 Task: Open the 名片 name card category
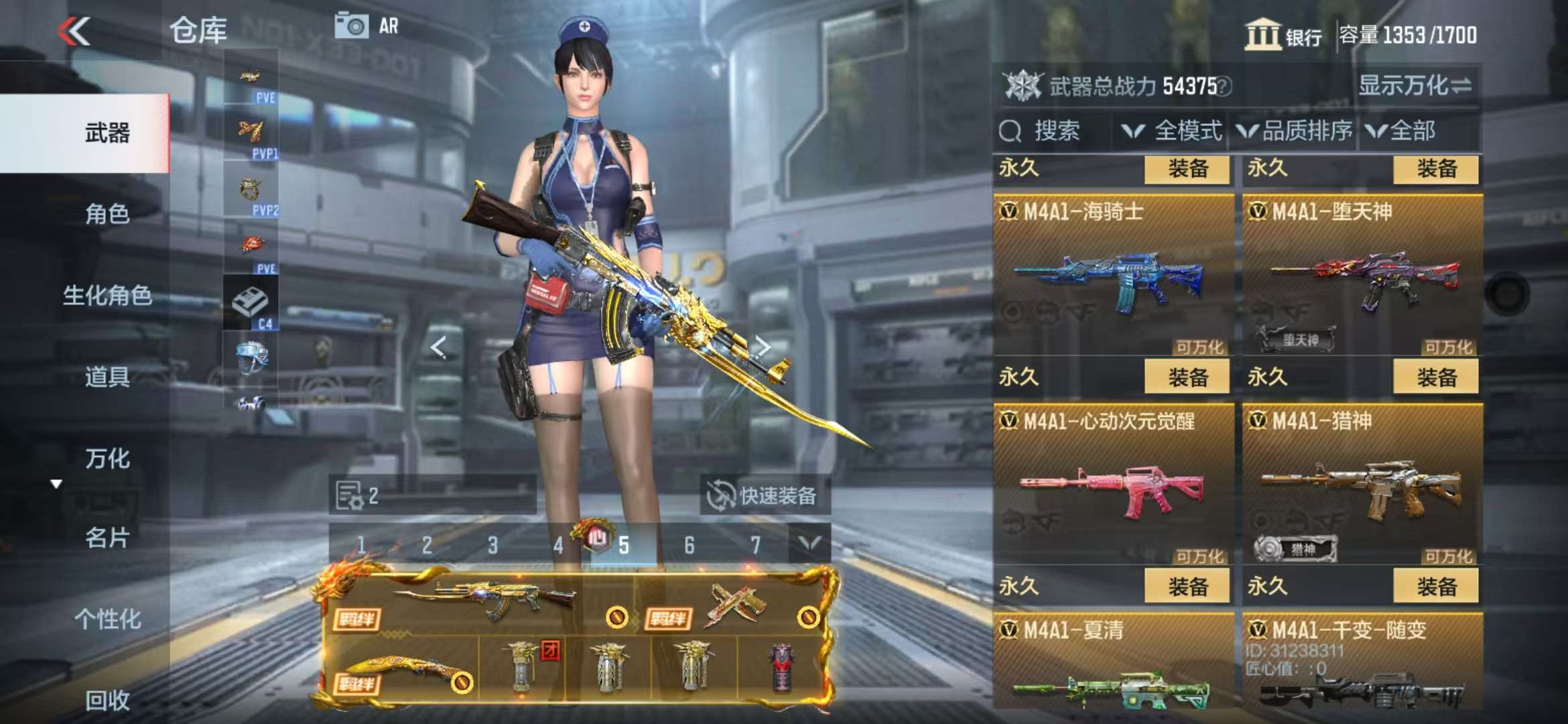click(x=107, y=538)
